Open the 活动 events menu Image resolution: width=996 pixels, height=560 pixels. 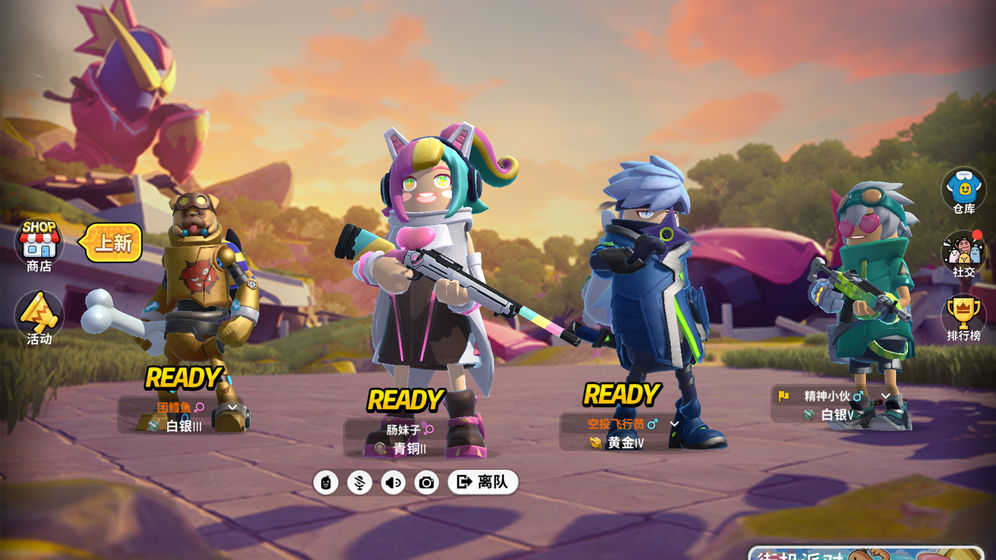pyautogui.click(x=39, y=317)
